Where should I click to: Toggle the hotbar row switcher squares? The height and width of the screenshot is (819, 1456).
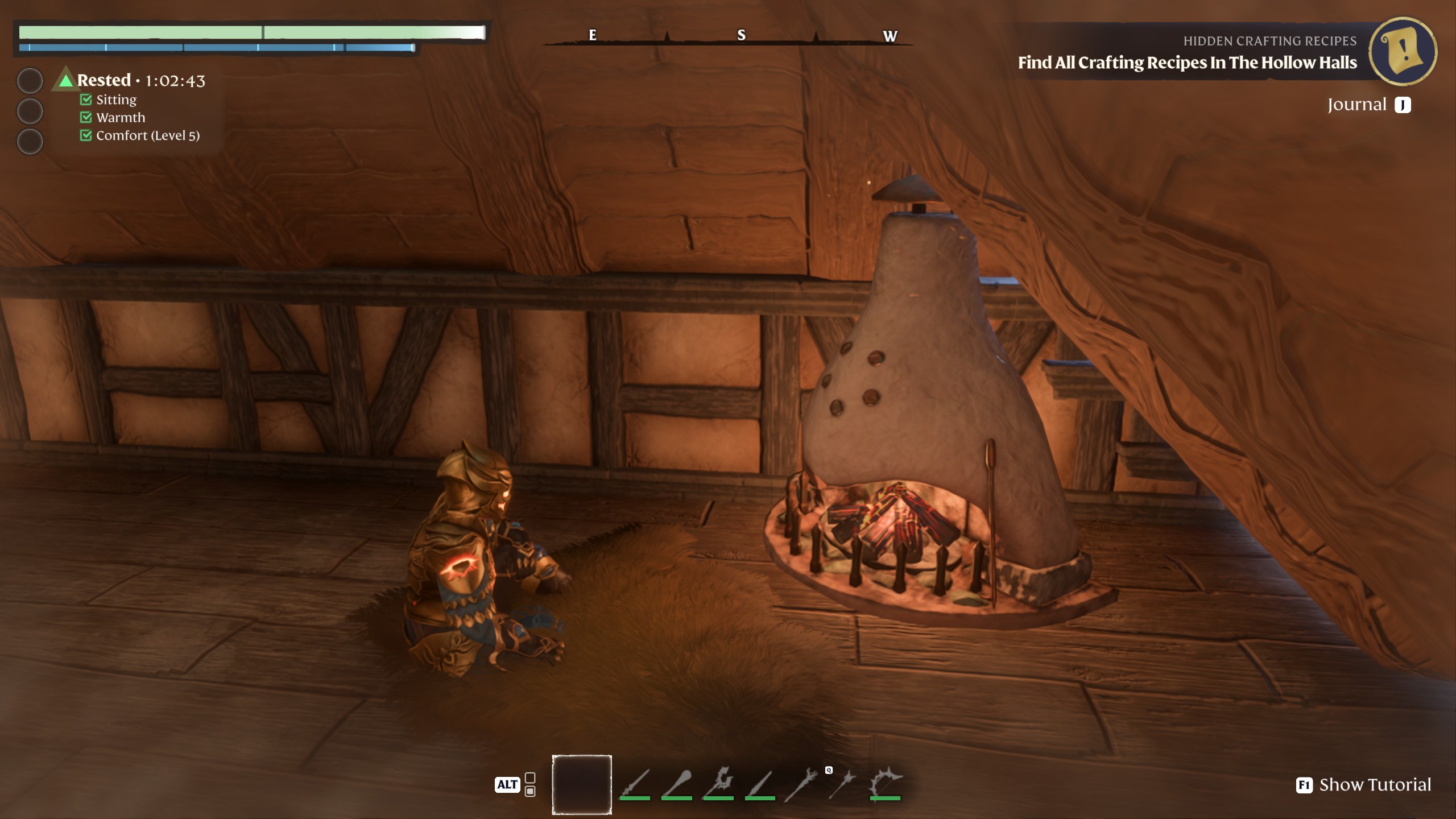(x=530, y=784)
